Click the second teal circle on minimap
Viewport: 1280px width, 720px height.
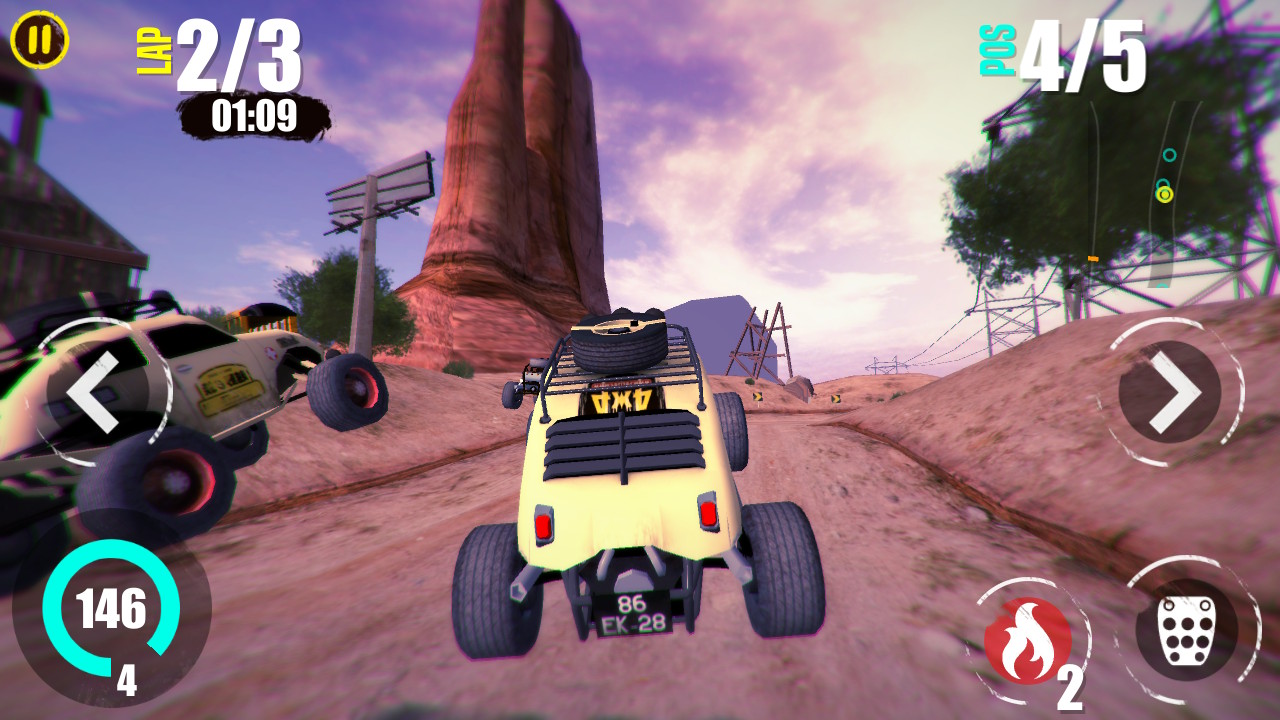pos(1163,183)
